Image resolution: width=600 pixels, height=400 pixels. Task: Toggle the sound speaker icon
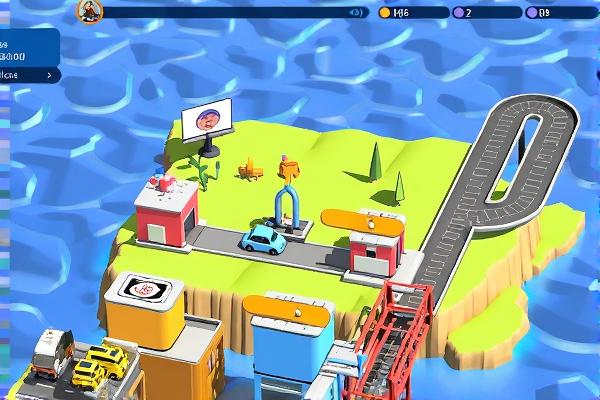pos(355,13)
